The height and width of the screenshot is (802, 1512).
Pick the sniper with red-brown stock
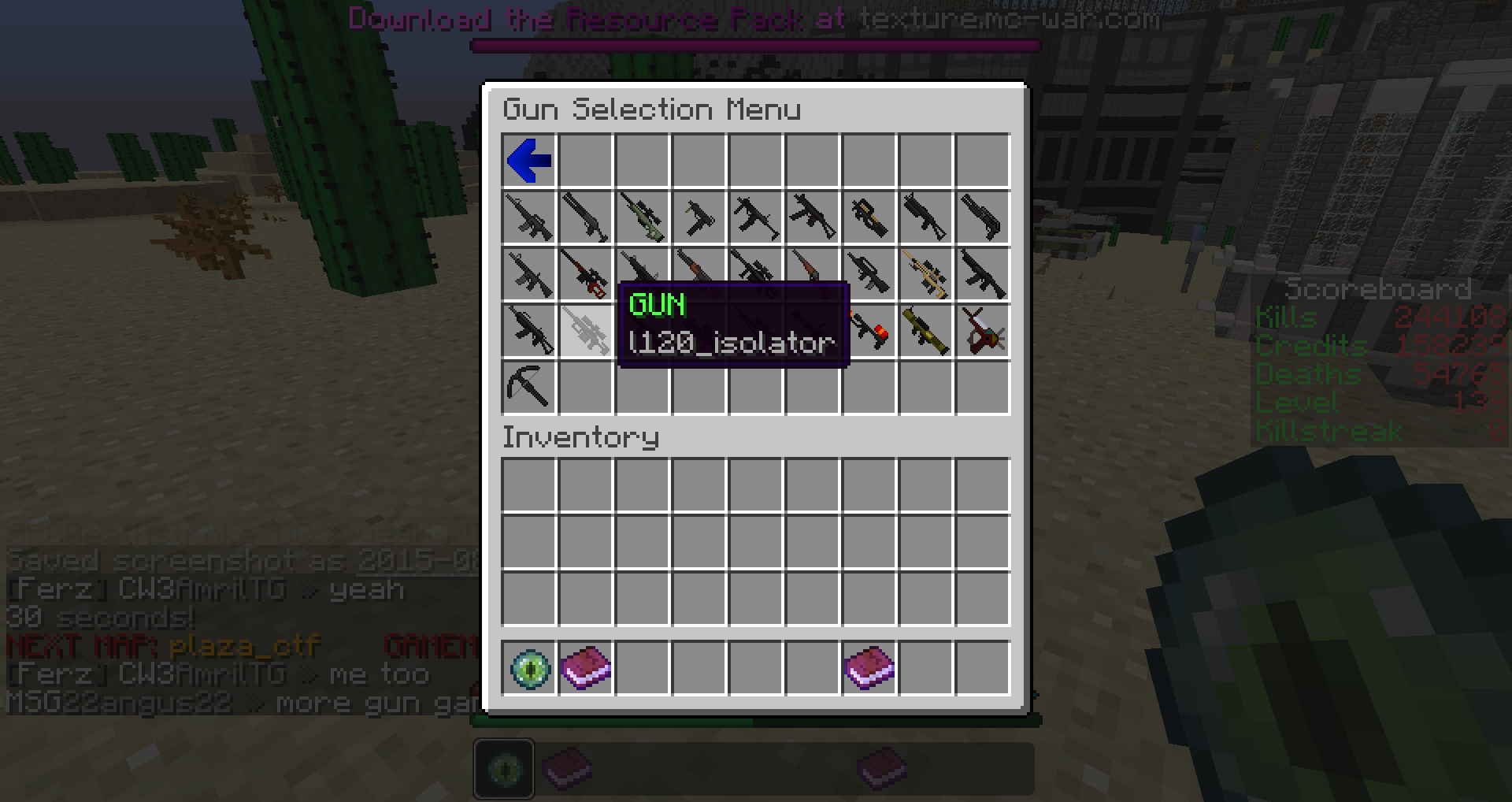586,274
